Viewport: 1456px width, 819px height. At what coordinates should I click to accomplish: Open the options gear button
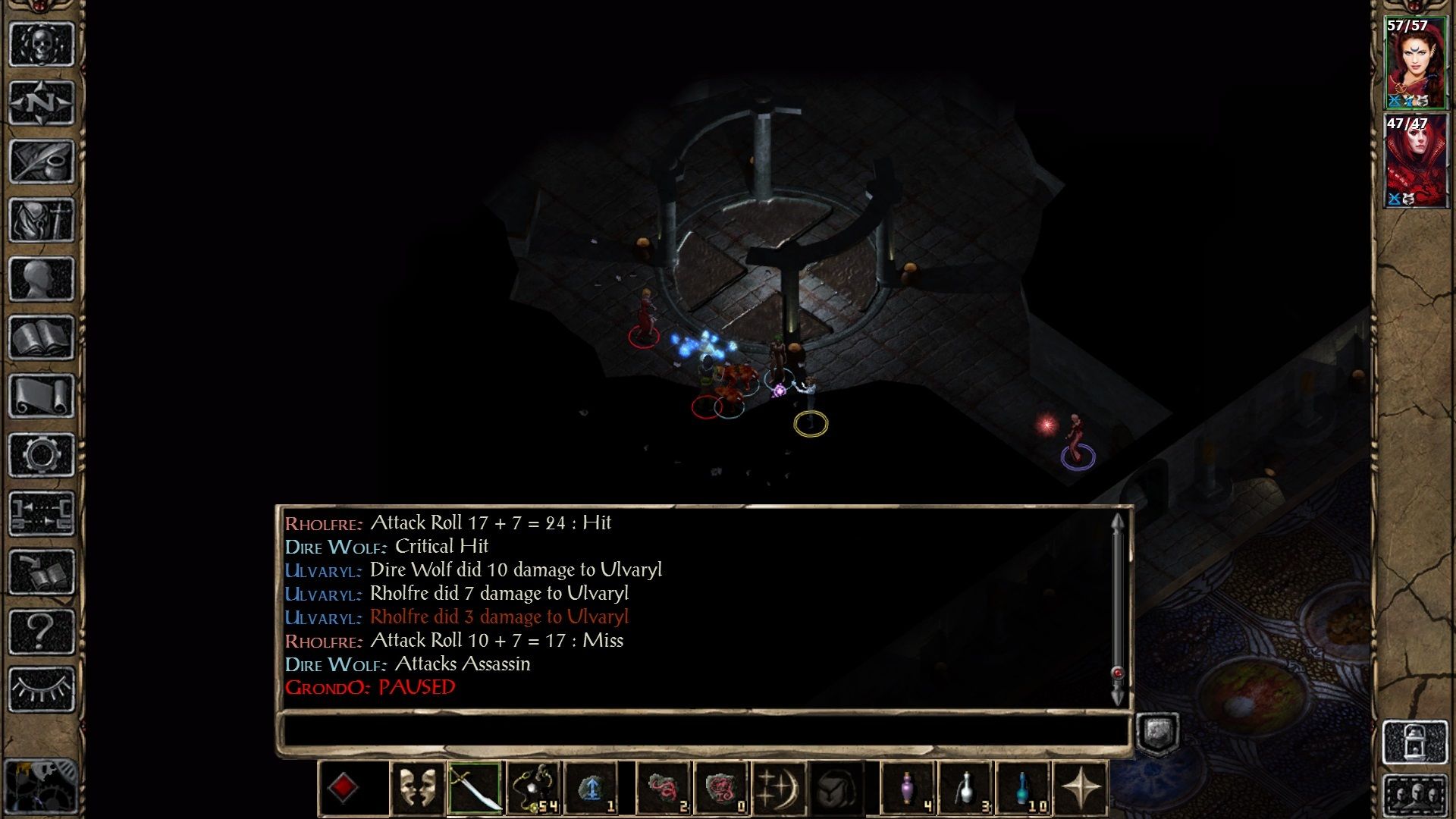(42, 455)
